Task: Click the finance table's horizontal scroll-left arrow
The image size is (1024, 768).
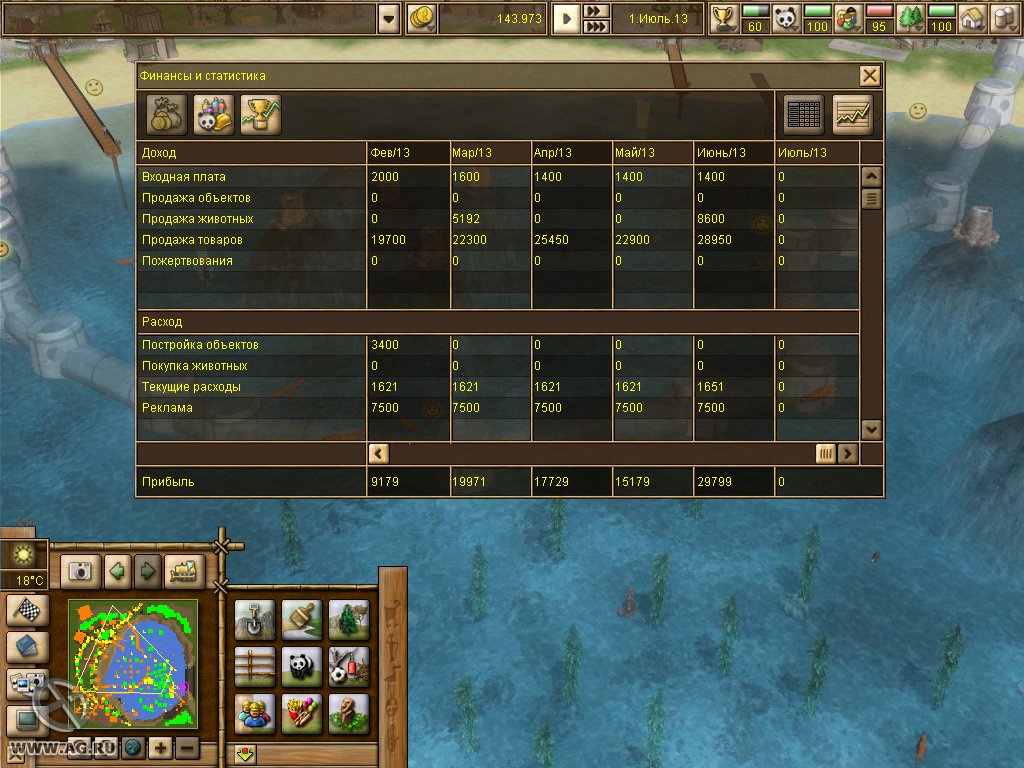Action: pyautogui.click(x=379, y=453)
